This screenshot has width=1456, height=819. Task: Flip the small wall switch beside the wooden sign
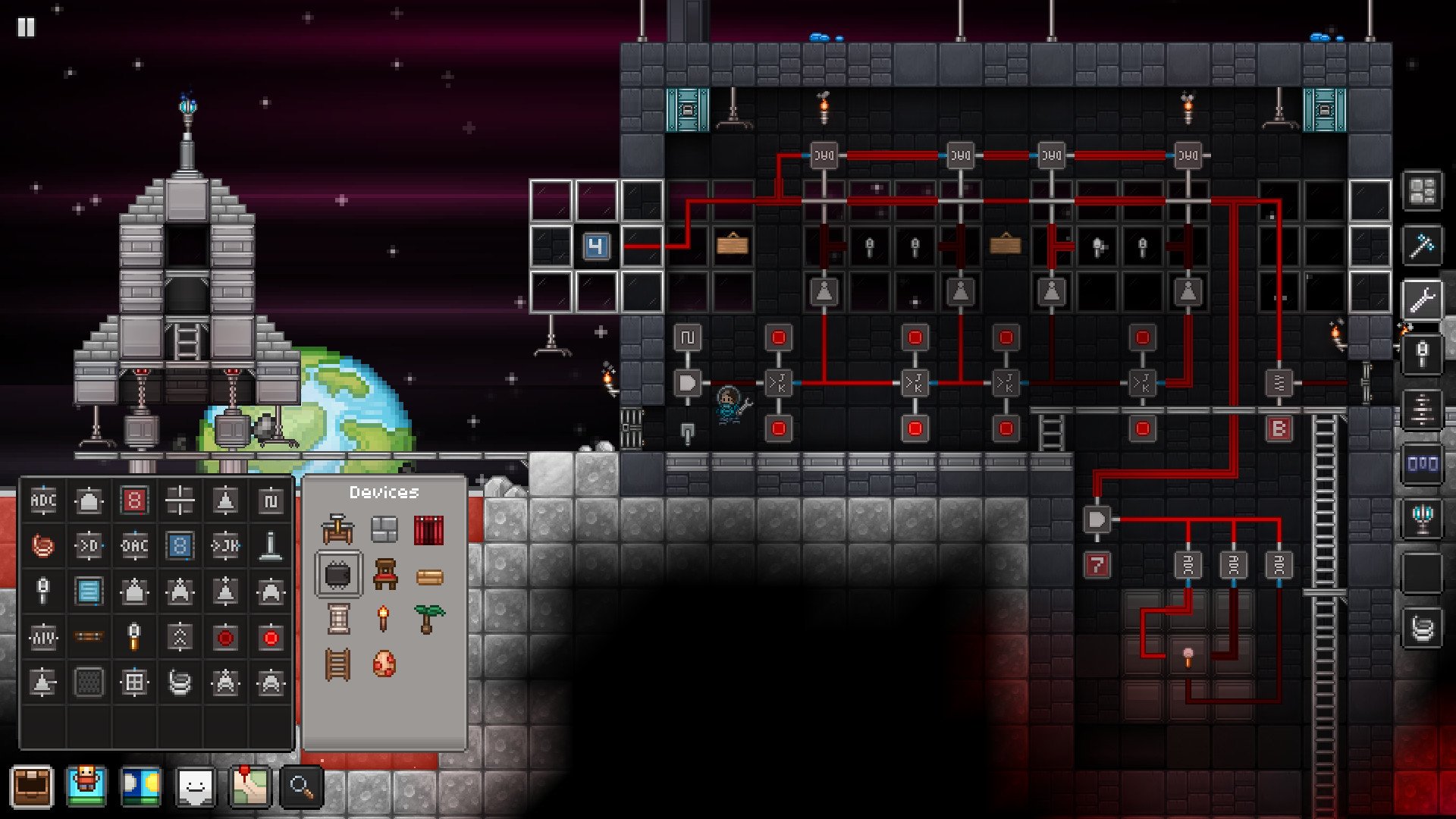(870, 245)
